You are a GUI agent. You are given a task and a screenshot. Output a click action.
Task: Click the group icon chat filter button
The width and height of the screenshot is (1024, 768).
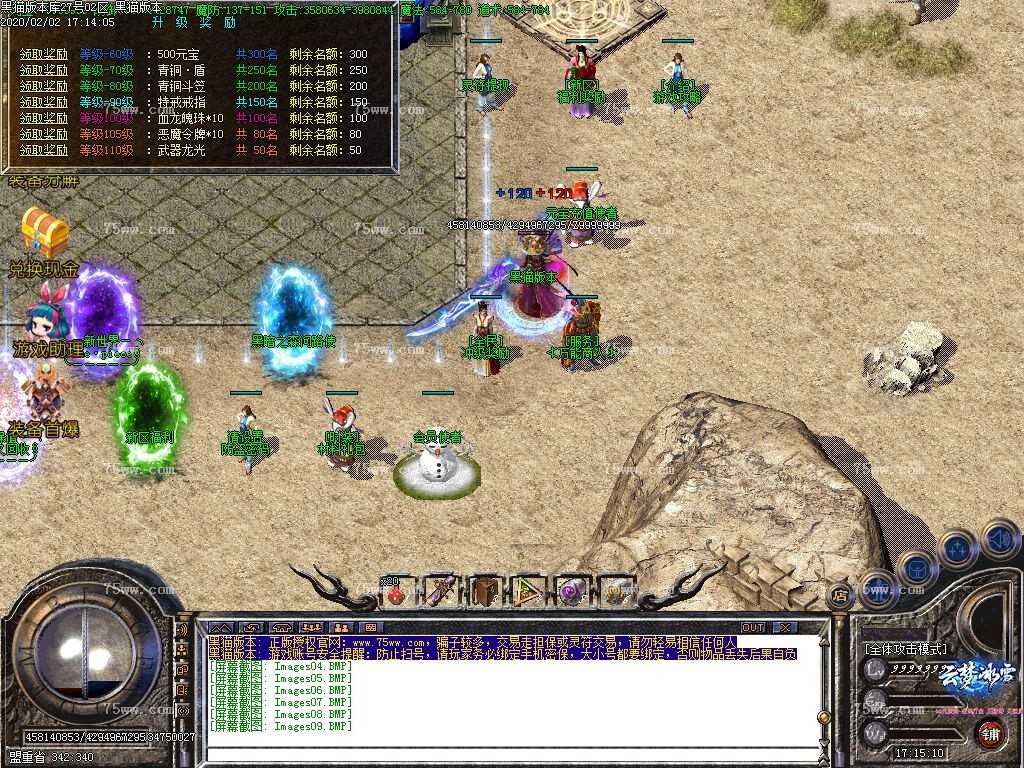(310, 627)
